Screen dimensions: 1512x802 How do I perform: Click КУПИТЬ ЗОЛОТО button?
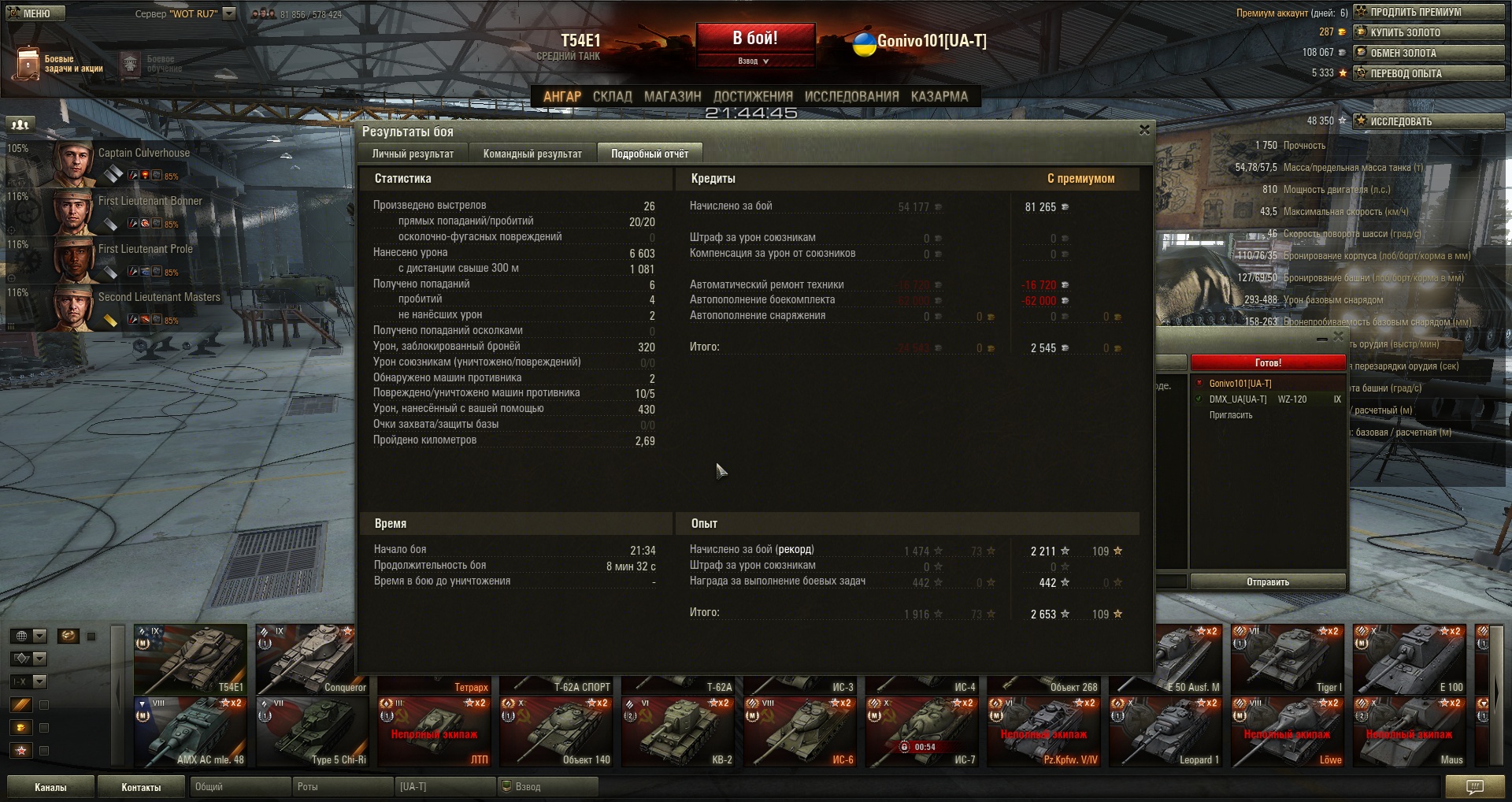click(1428, 32)
